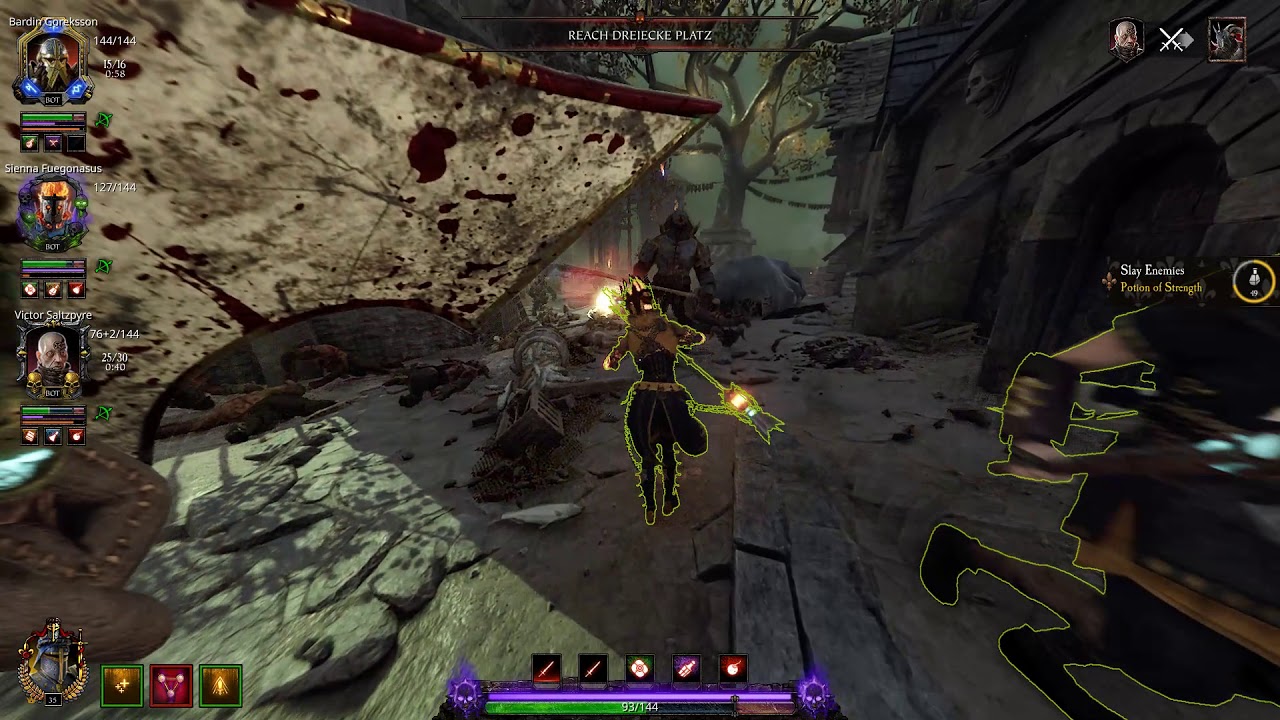Click the Potion of Strength reward icon
Screen dimensions: 1280x720
1254,281
